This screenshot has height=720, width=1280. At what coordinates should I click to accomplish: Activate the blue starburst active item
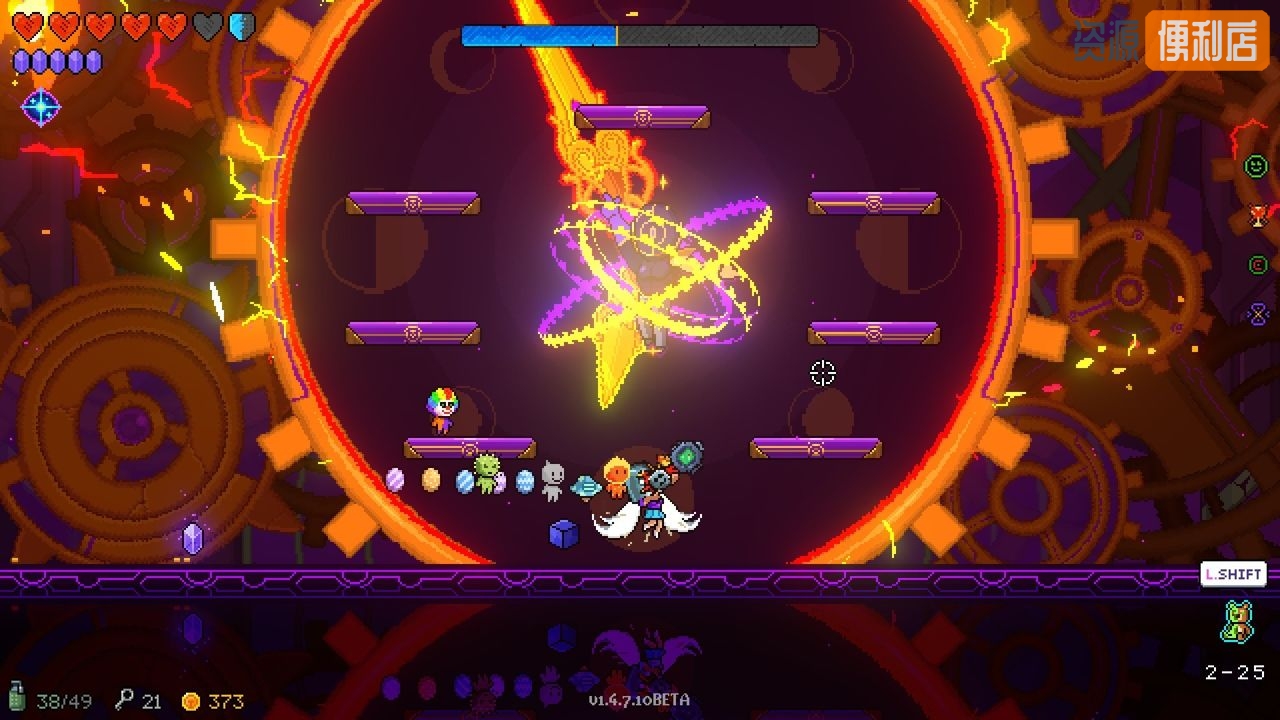pos(41,107)
